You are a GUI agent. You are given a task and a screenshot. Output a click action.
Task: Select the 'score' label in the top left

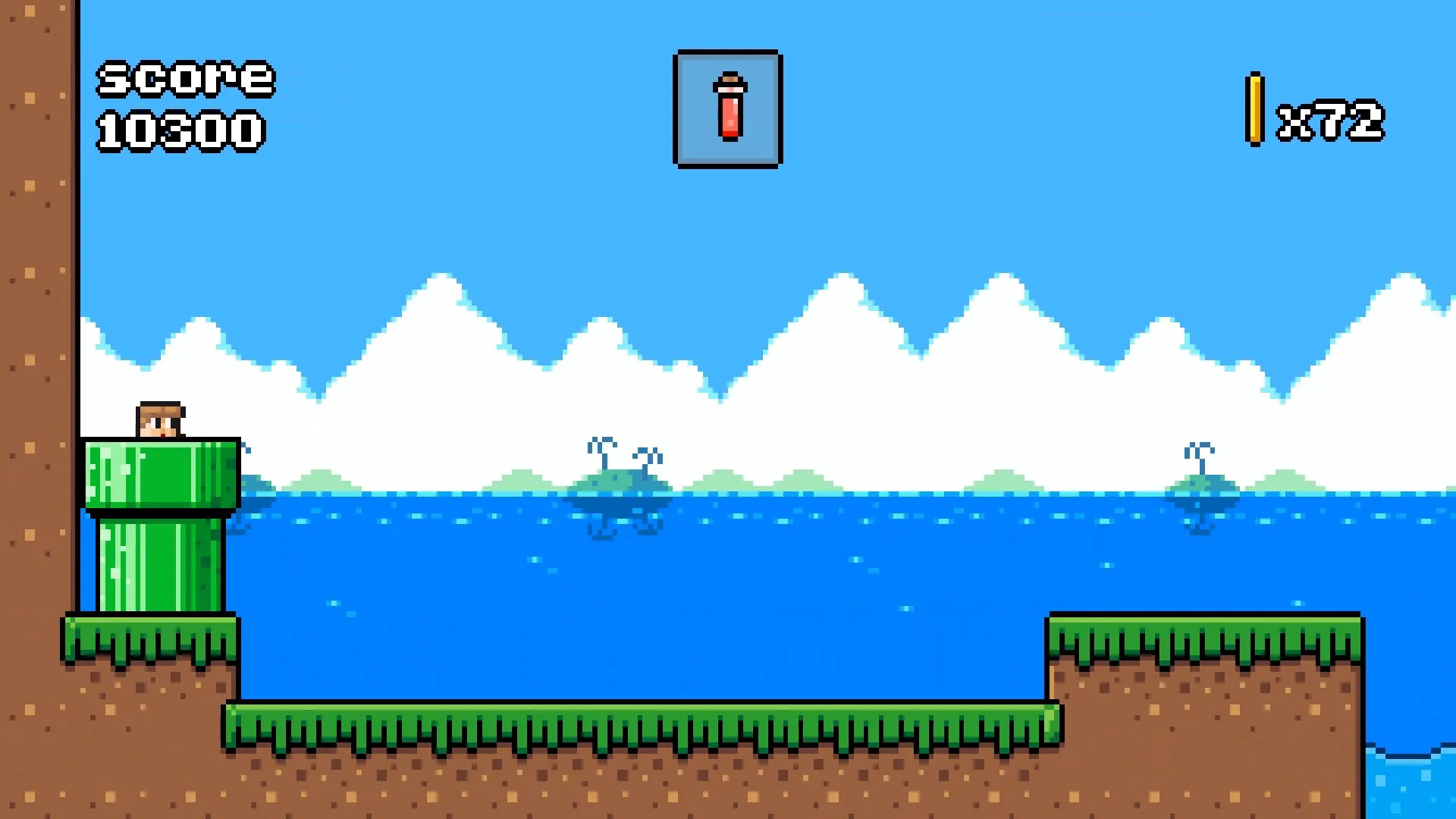pyautogui.click(x=184, y=78)
